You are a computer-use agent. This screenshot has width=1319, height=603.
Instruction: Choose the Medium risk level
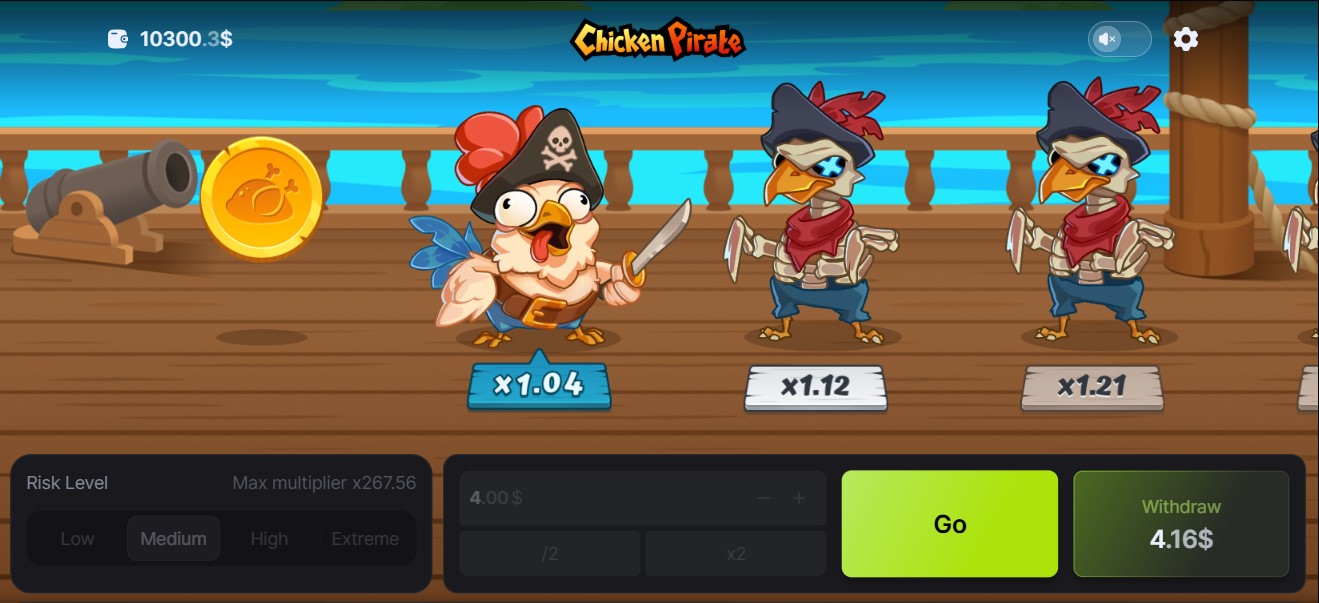(173, 539)
